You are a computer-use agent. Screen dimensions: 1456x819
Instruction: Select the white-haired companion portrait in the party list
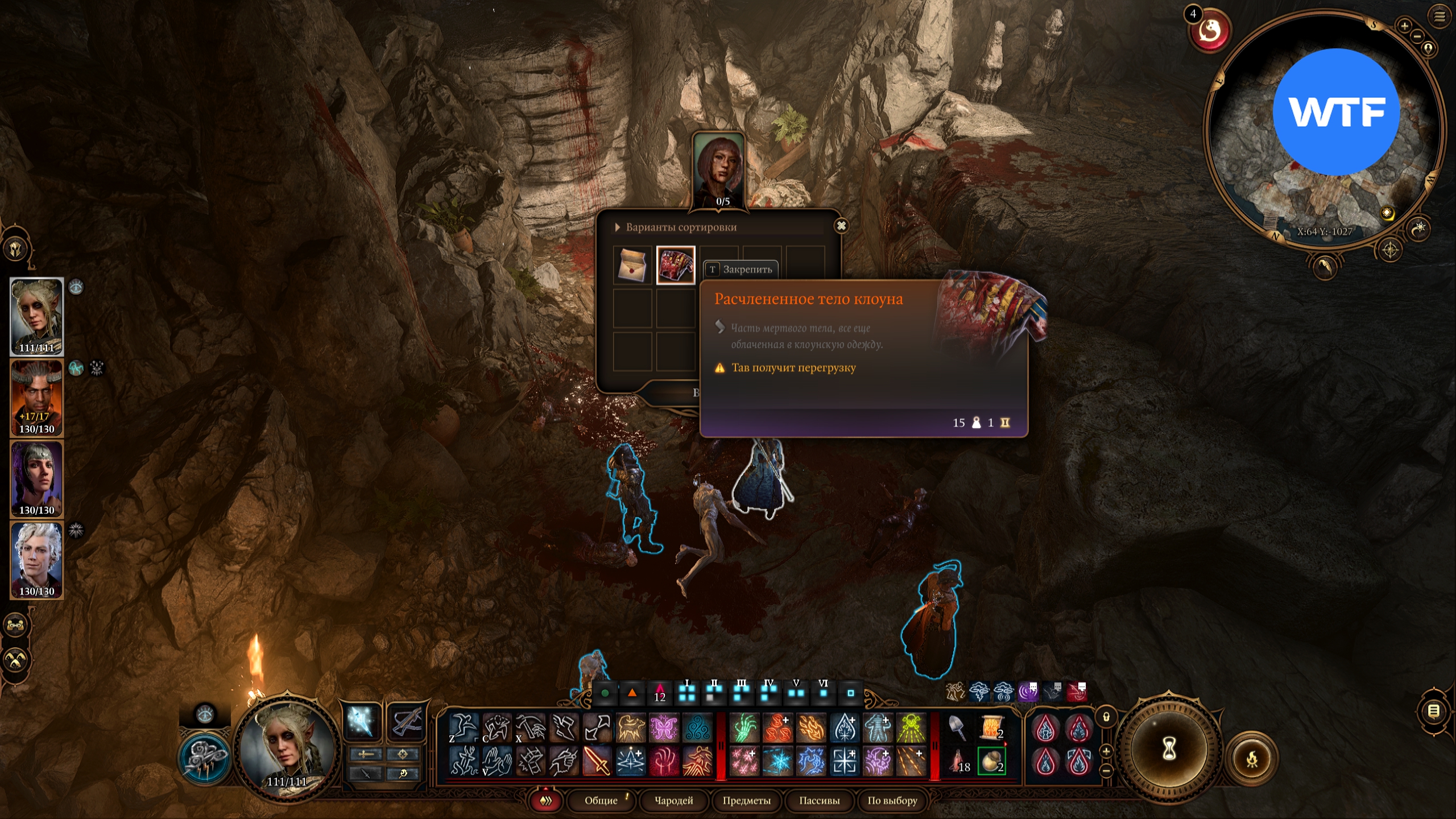click(x=37, y=560)
